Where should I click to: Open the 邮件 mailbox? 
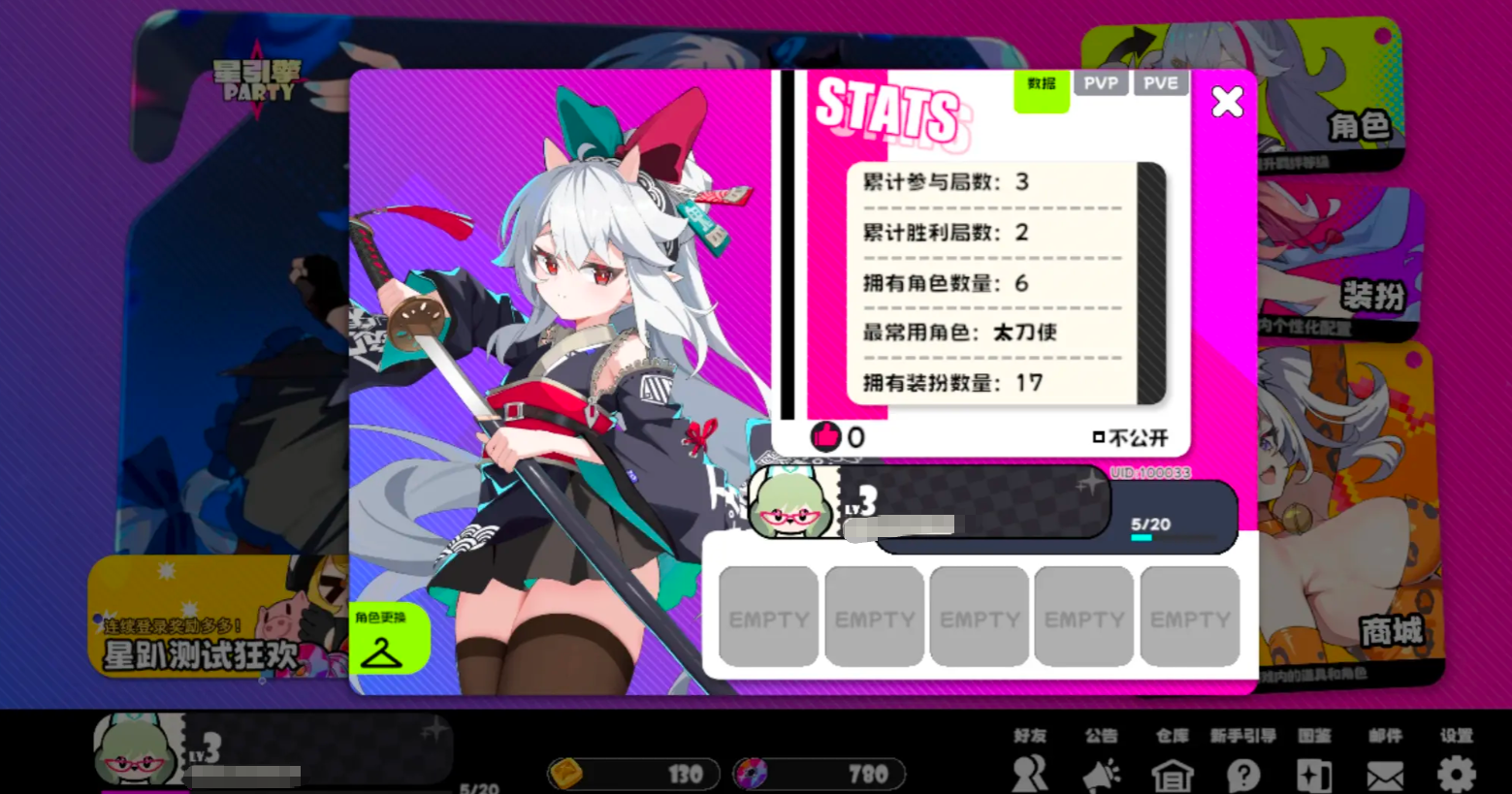click(x=1385, y=771)
